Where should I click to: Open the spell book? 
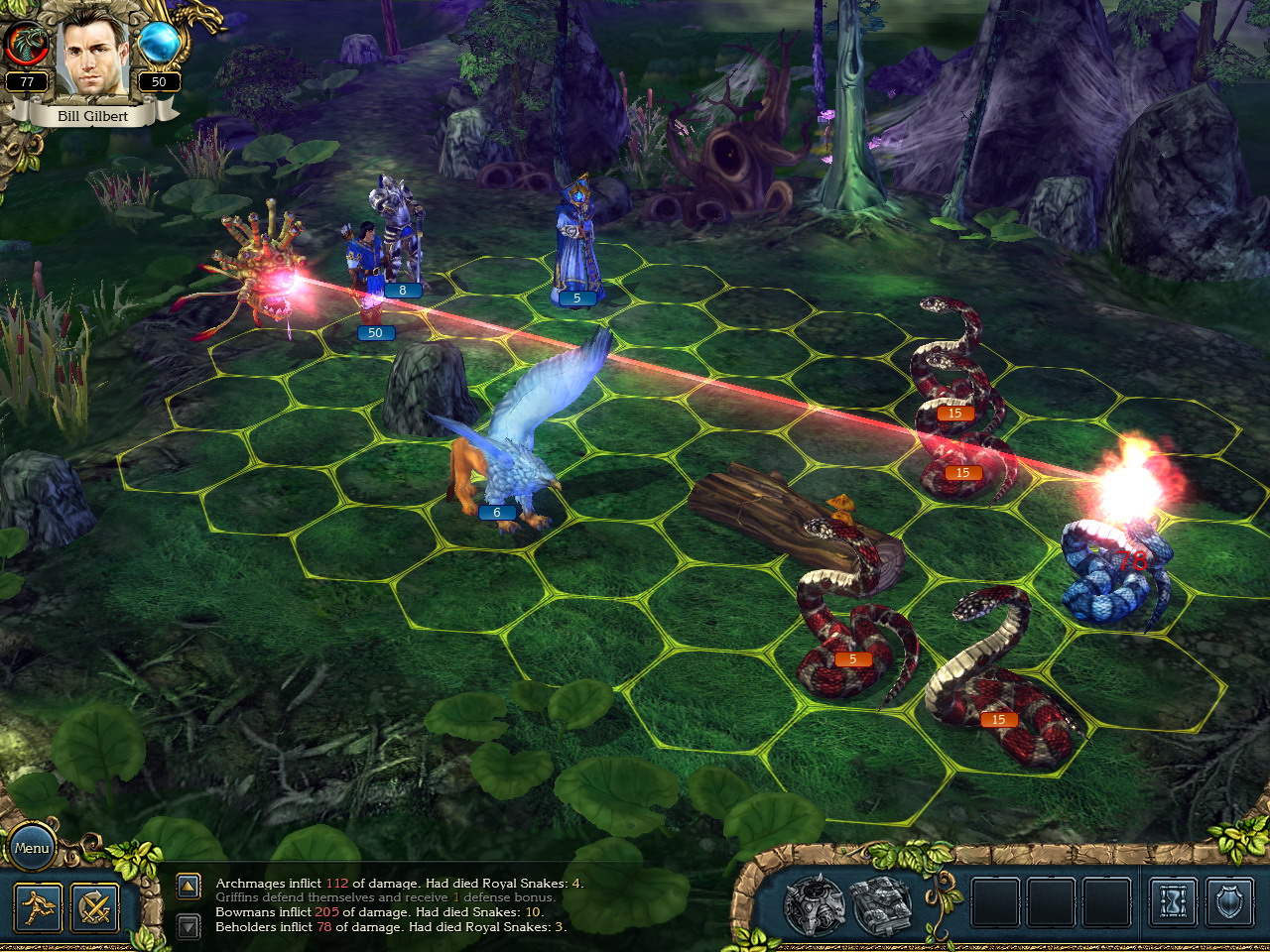point(882,904)
